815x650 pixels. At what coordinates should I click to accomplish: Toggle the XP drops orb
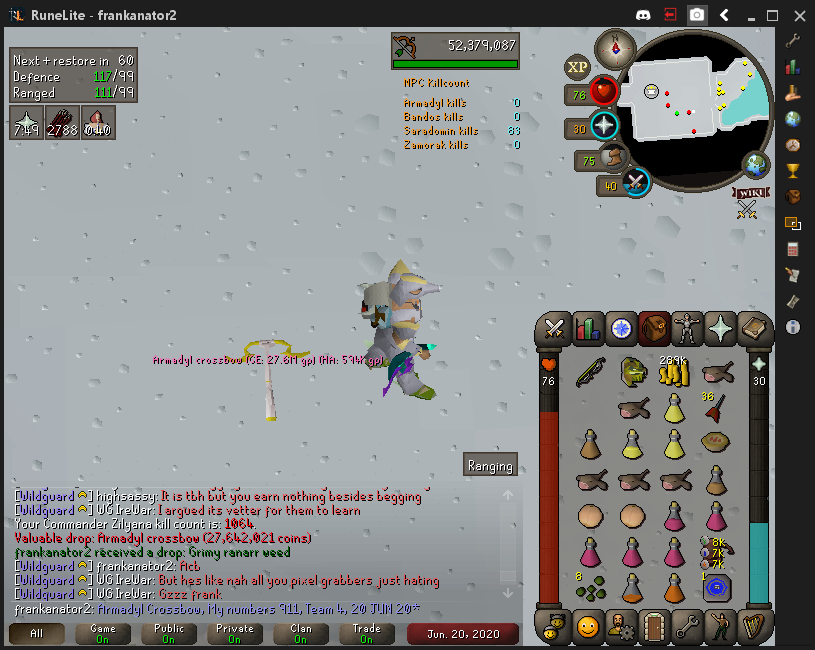coord(577,67)
